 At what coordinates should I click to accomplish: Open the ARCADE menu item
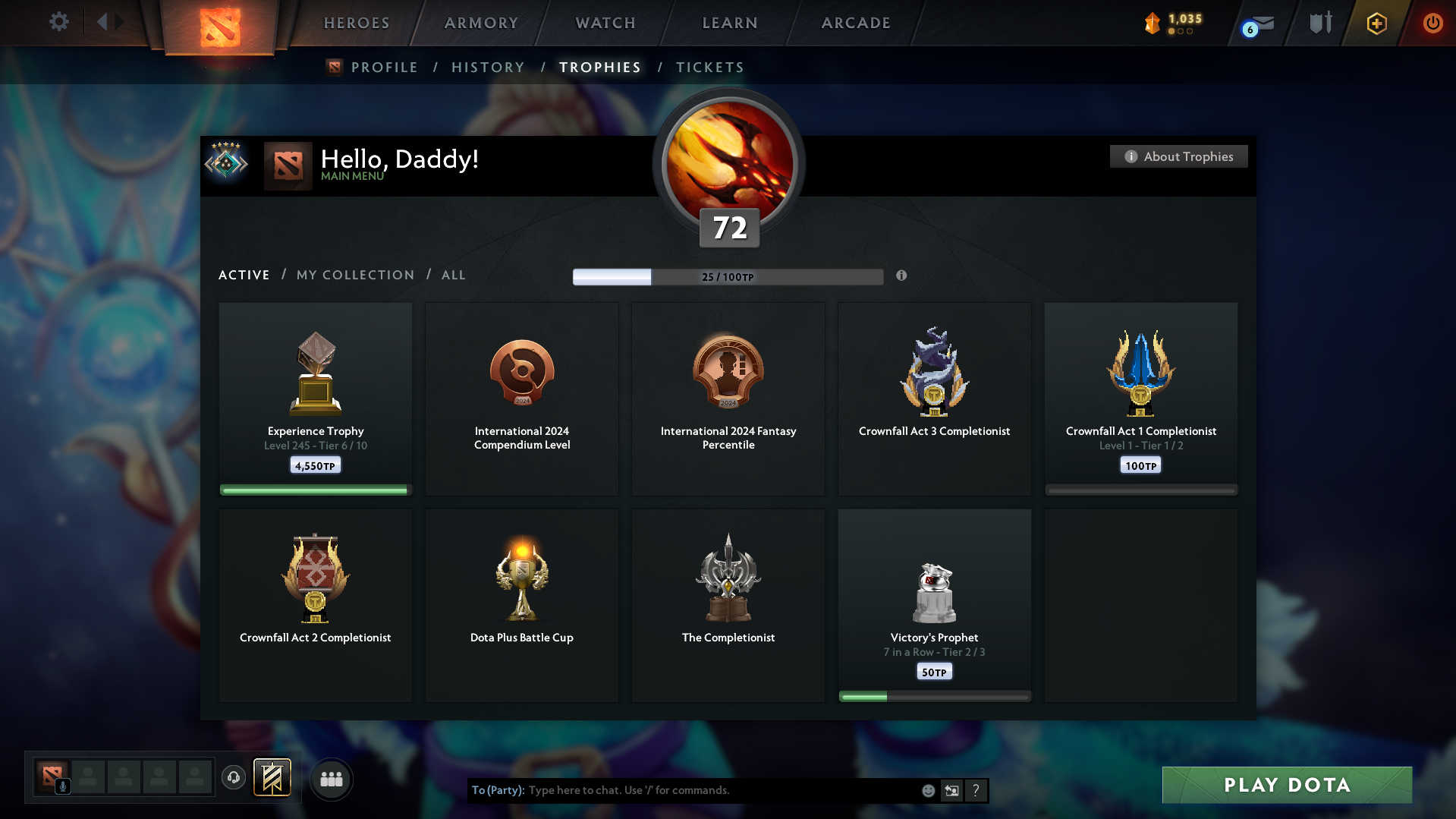coord(855,23)
